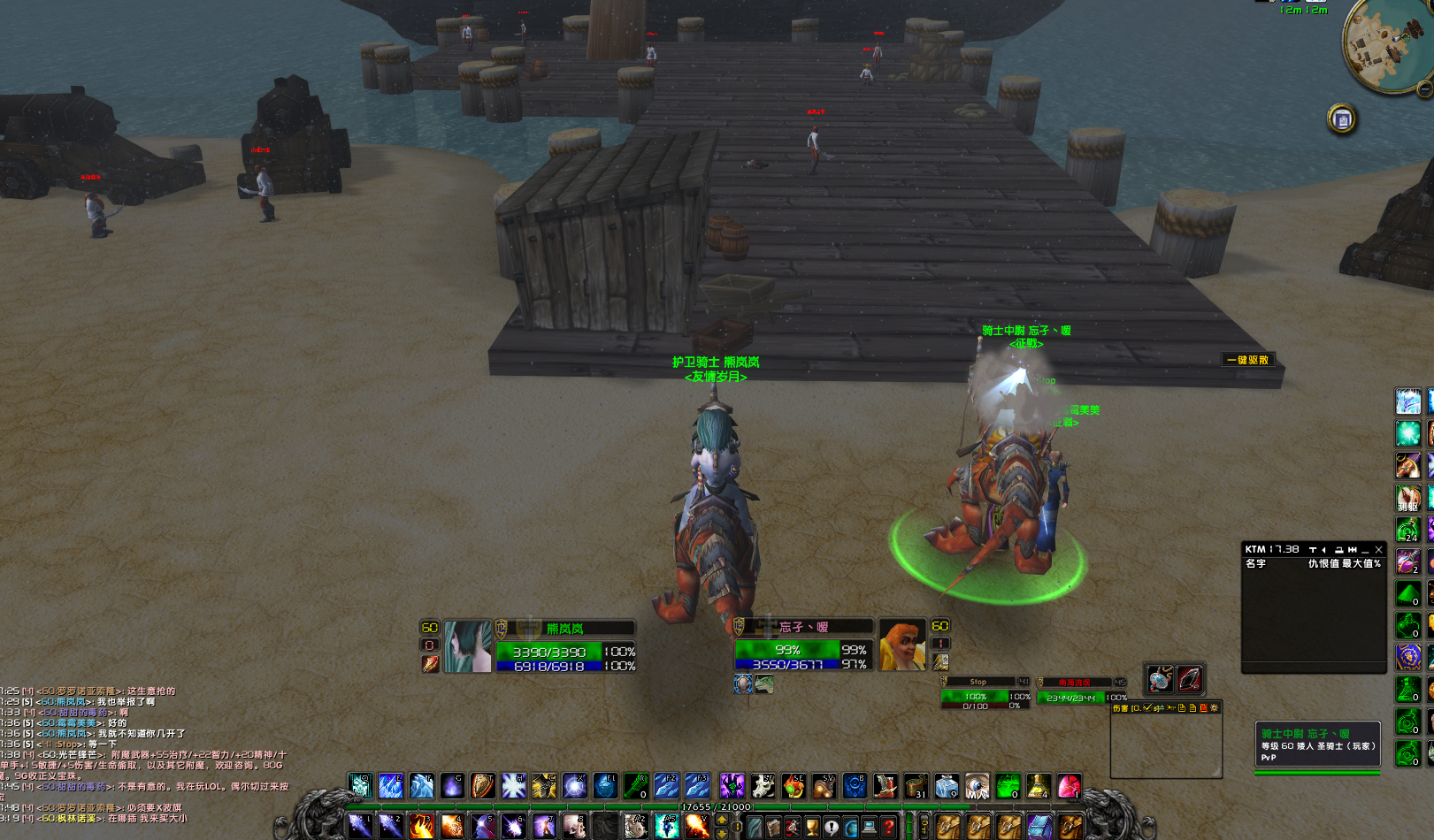Screen dimensions: 1434x840
Task: Use the yellow flask with count 4
Action: (1039, 786)
